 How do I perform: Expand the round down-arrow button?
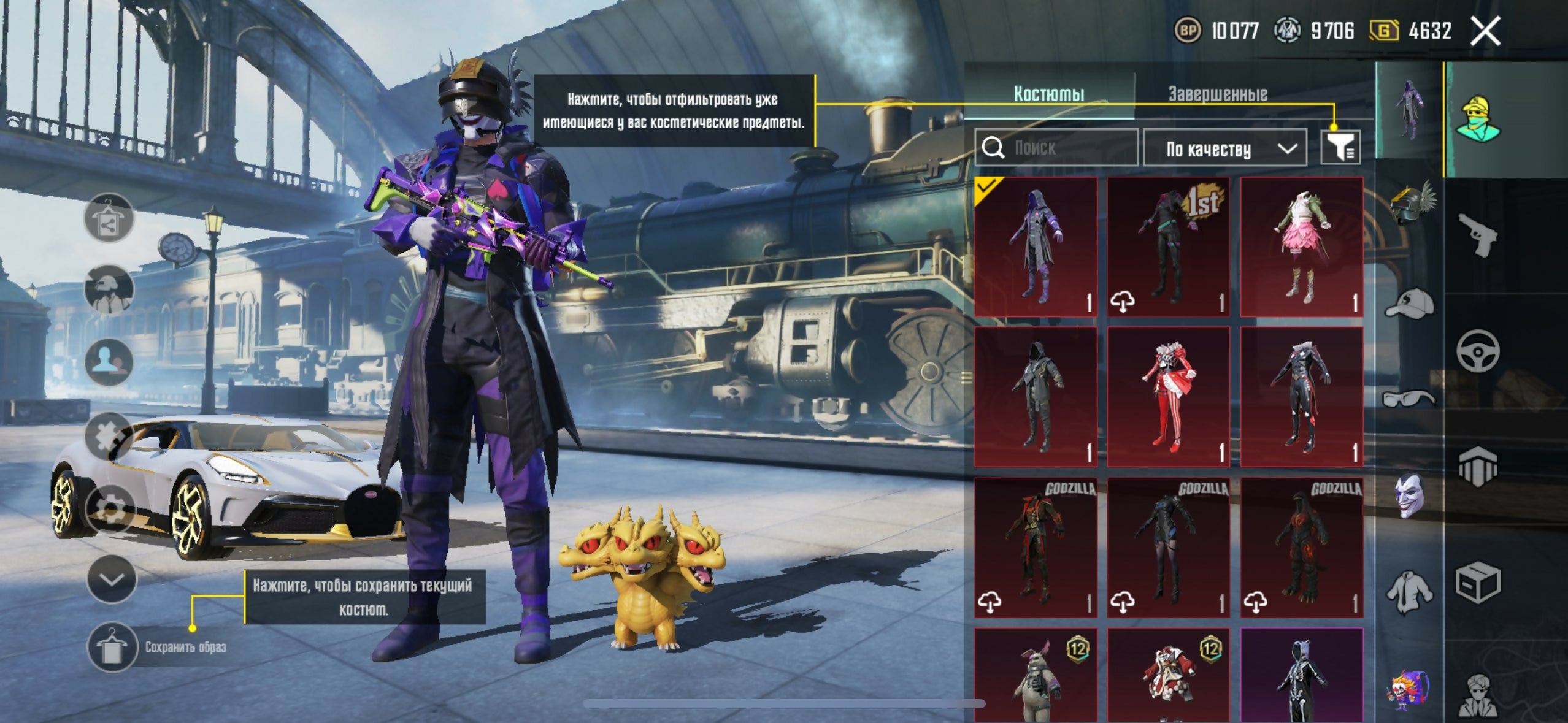click(x=112, y=579)
